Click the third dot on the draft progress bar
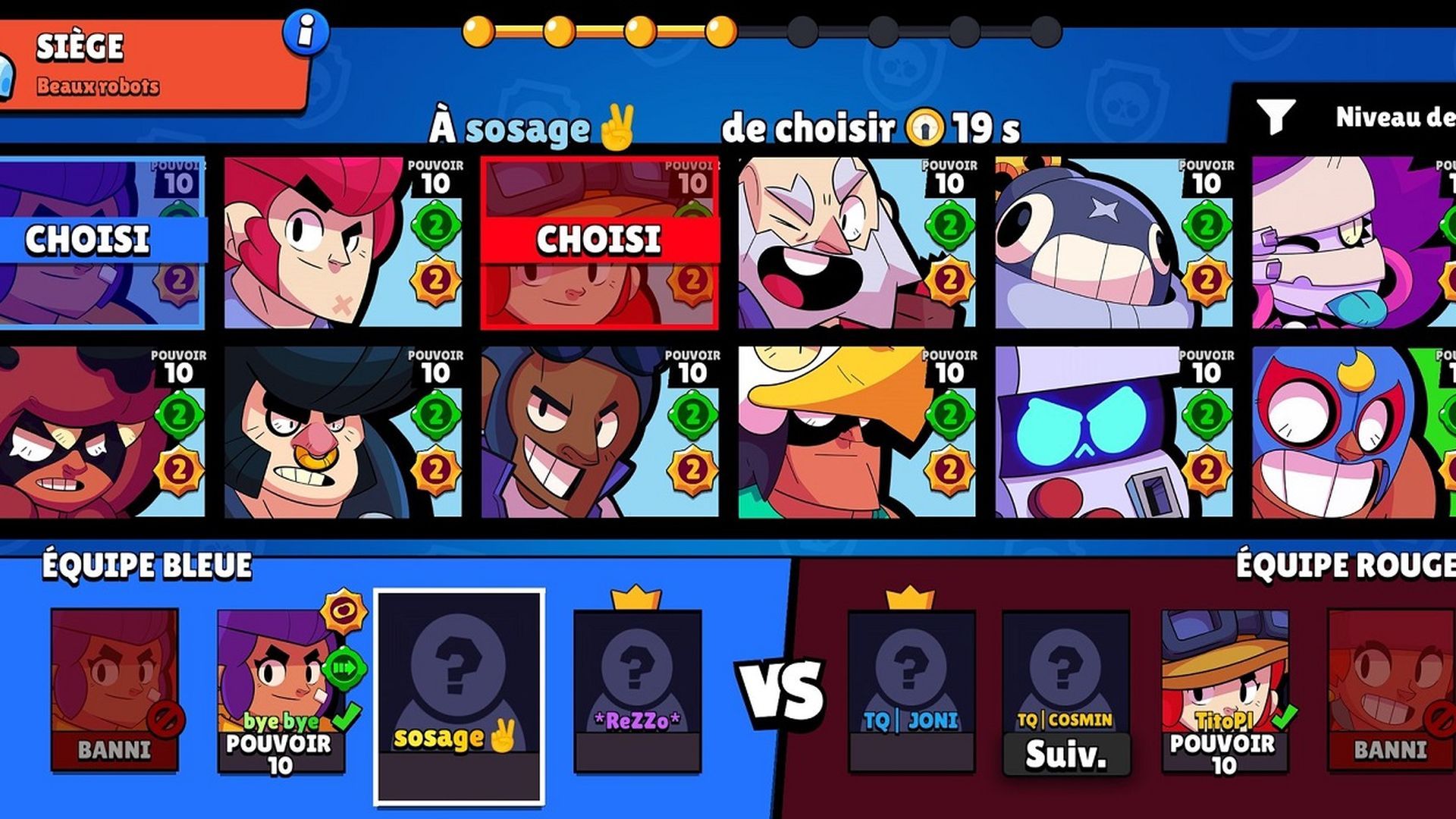1456x819 pixels. [641, 30]
